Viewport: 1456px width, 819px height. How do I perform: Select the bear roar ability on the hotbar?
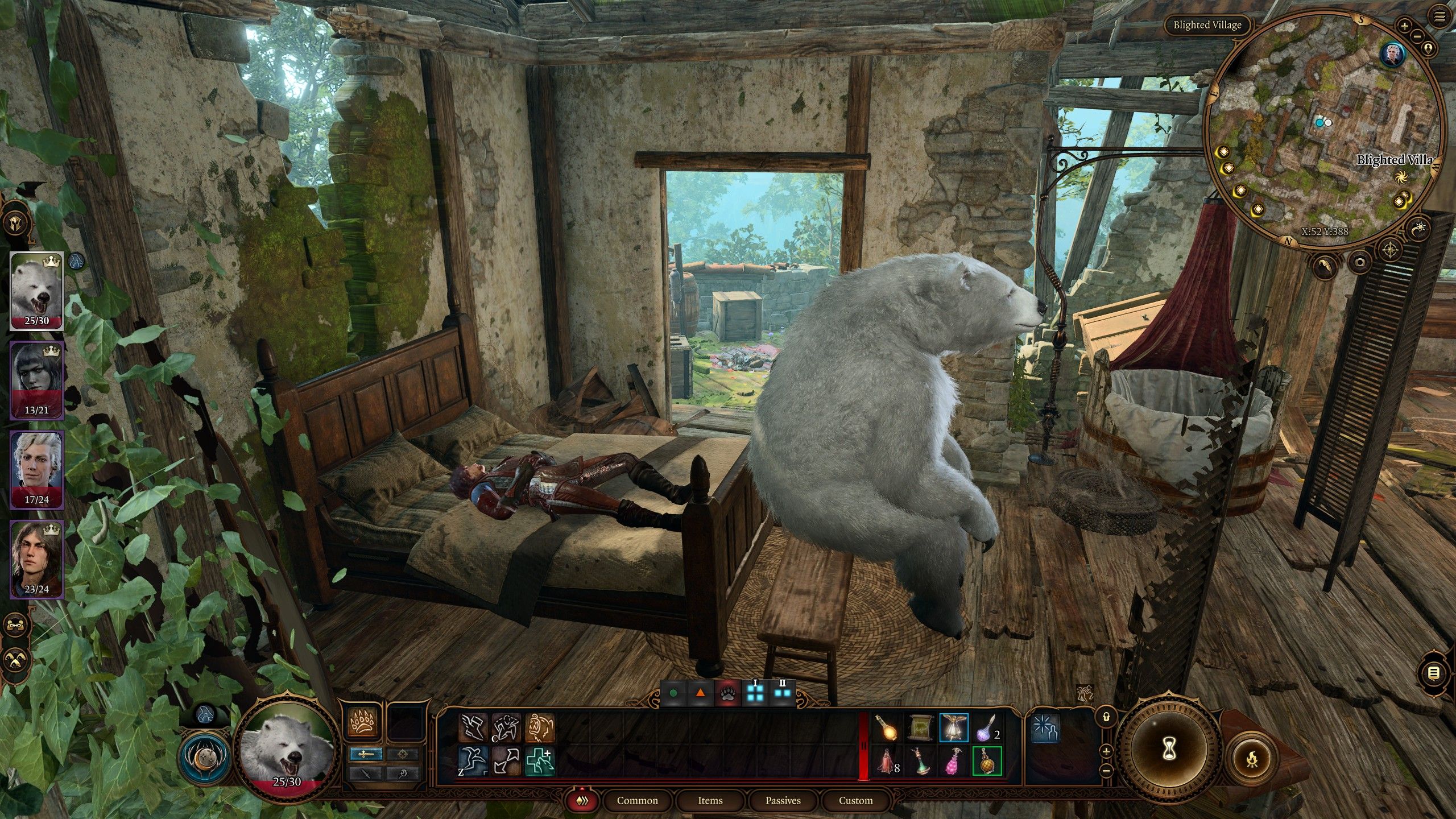click(x=540, y=727)
